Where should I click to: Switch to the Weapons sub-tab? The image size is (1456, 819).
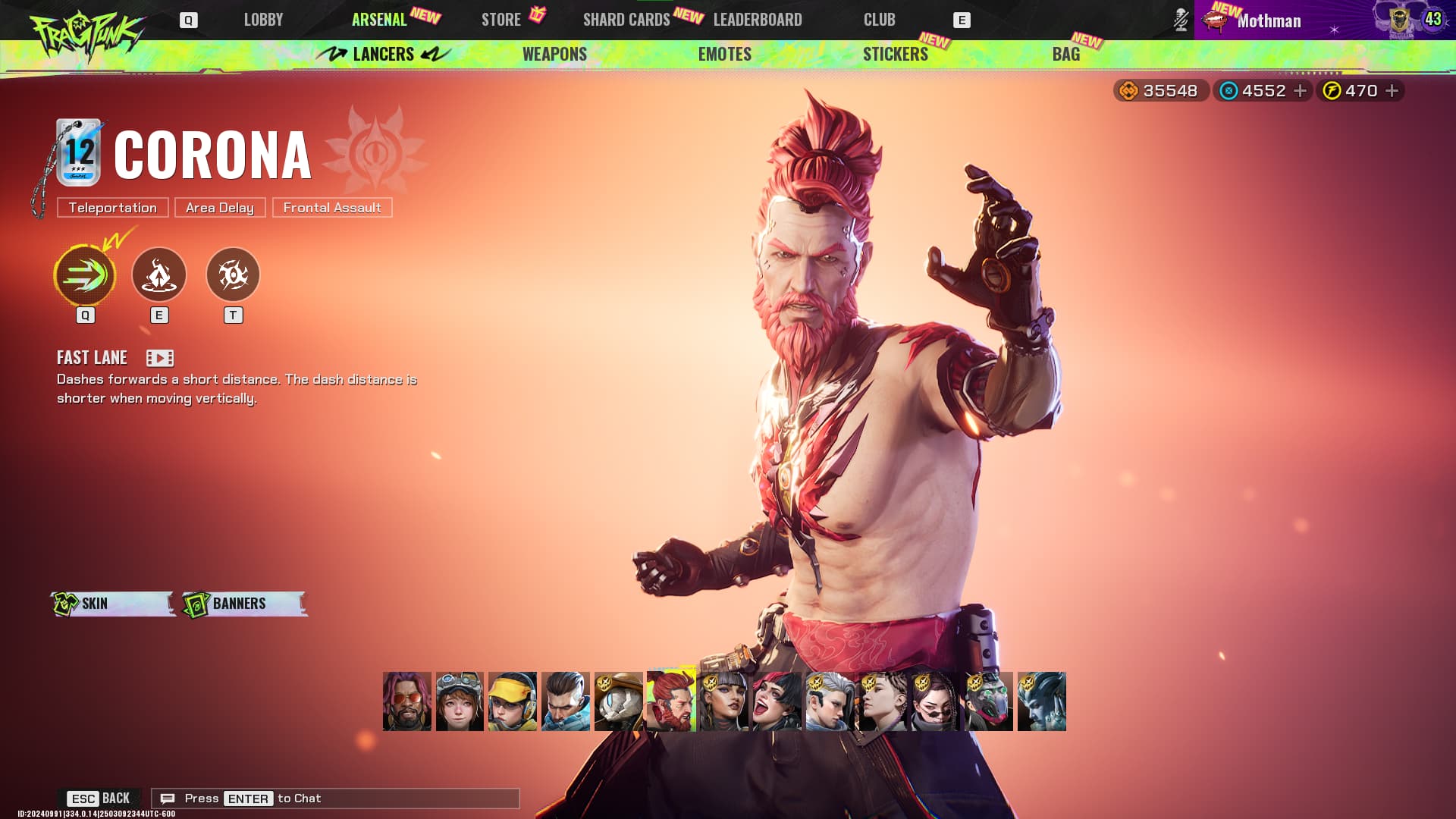554,54
